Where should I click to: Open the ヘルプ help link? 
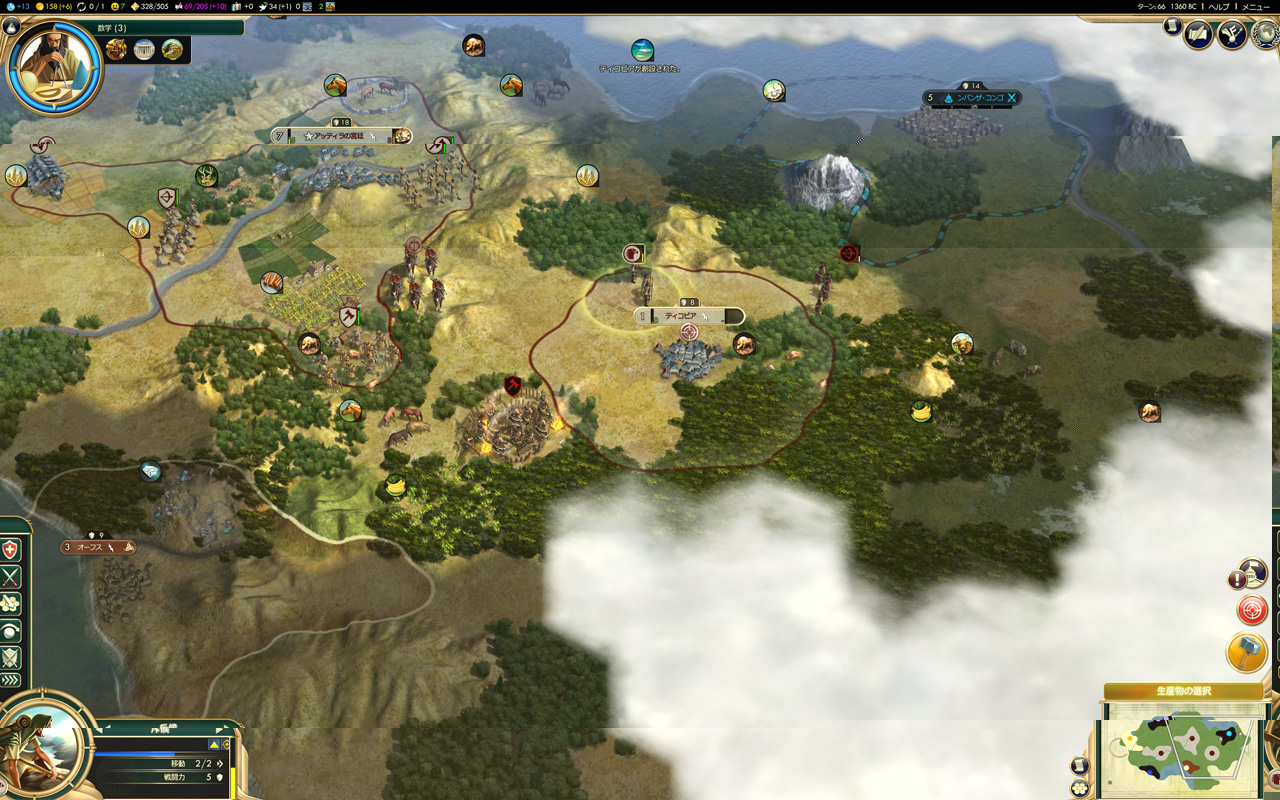[x=1219, y=6]
